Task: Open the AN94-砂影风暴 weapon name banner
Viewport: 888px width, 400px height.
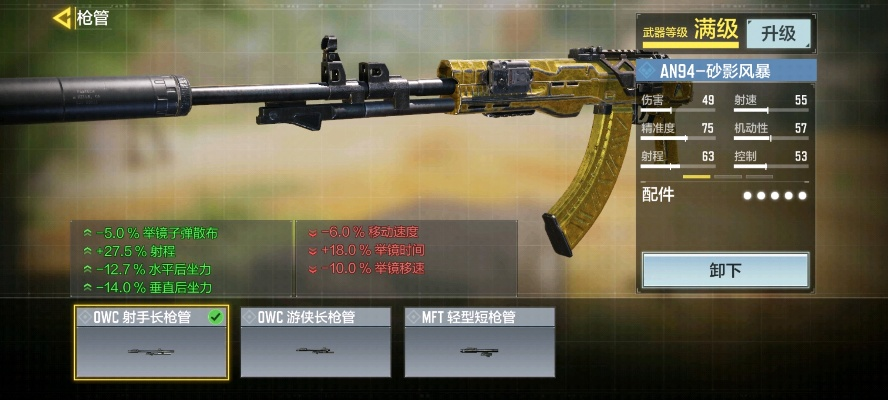Action: (725, 72)
